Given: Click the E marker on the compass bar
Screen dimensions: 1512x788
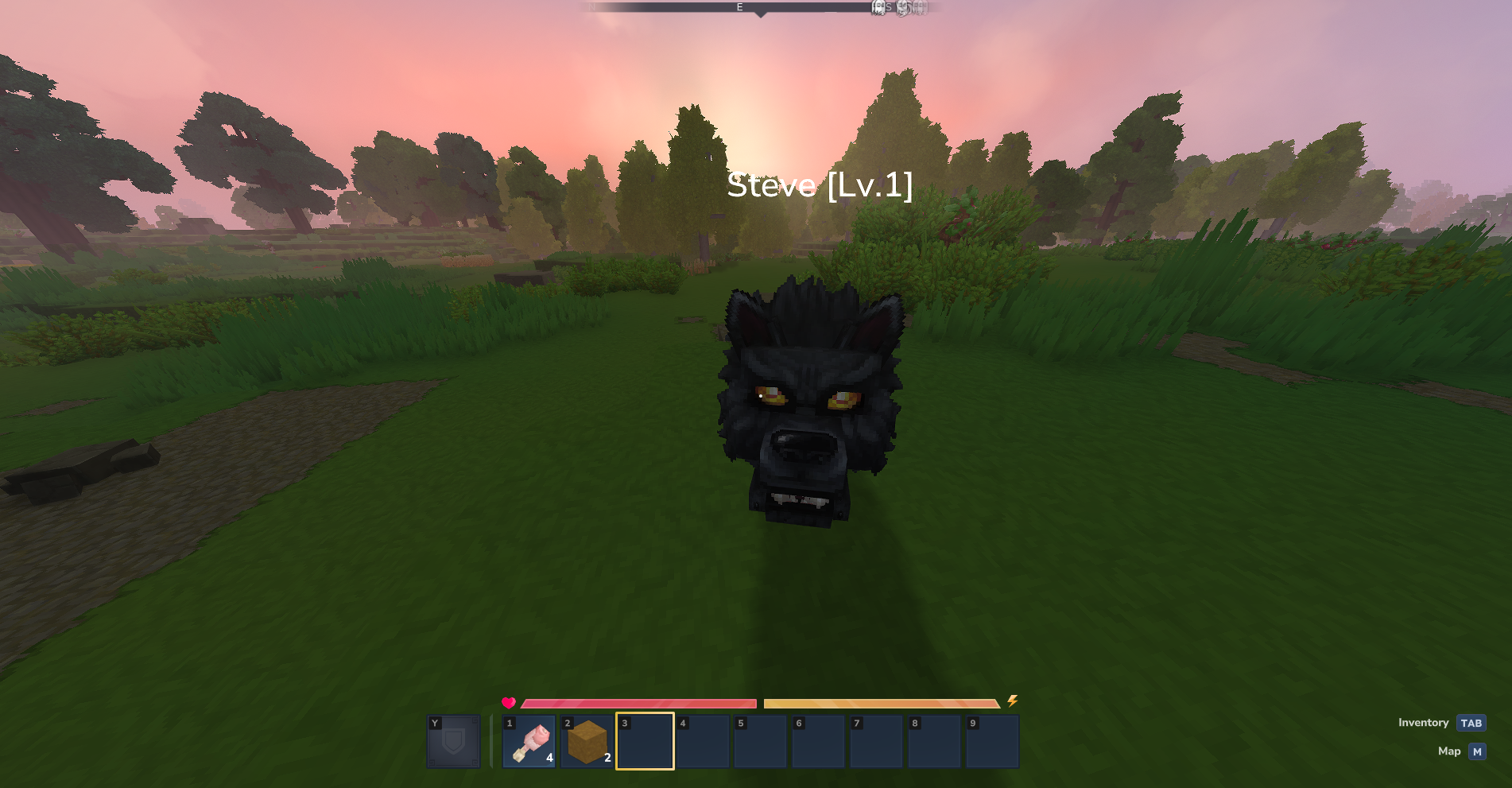Looking at the screenshot, I should (x=739, y=7).
